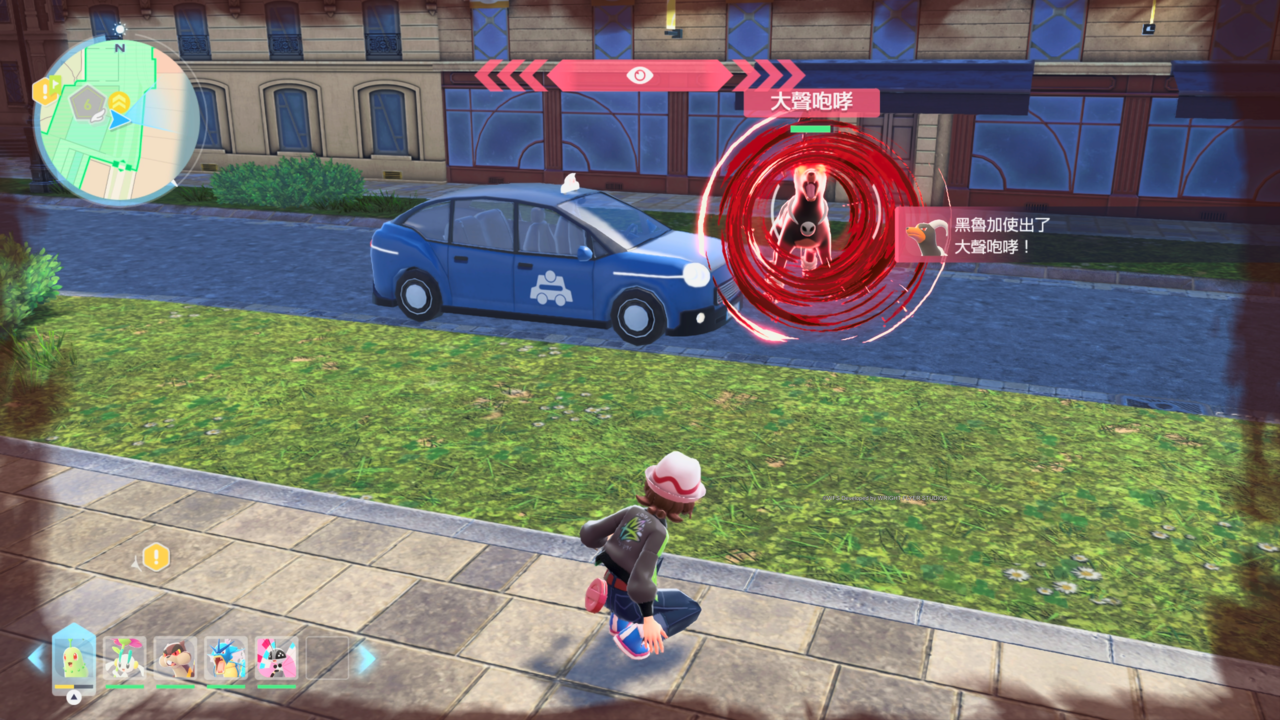Select the yellow exclamation quest marker on minimap

[45, 91]
